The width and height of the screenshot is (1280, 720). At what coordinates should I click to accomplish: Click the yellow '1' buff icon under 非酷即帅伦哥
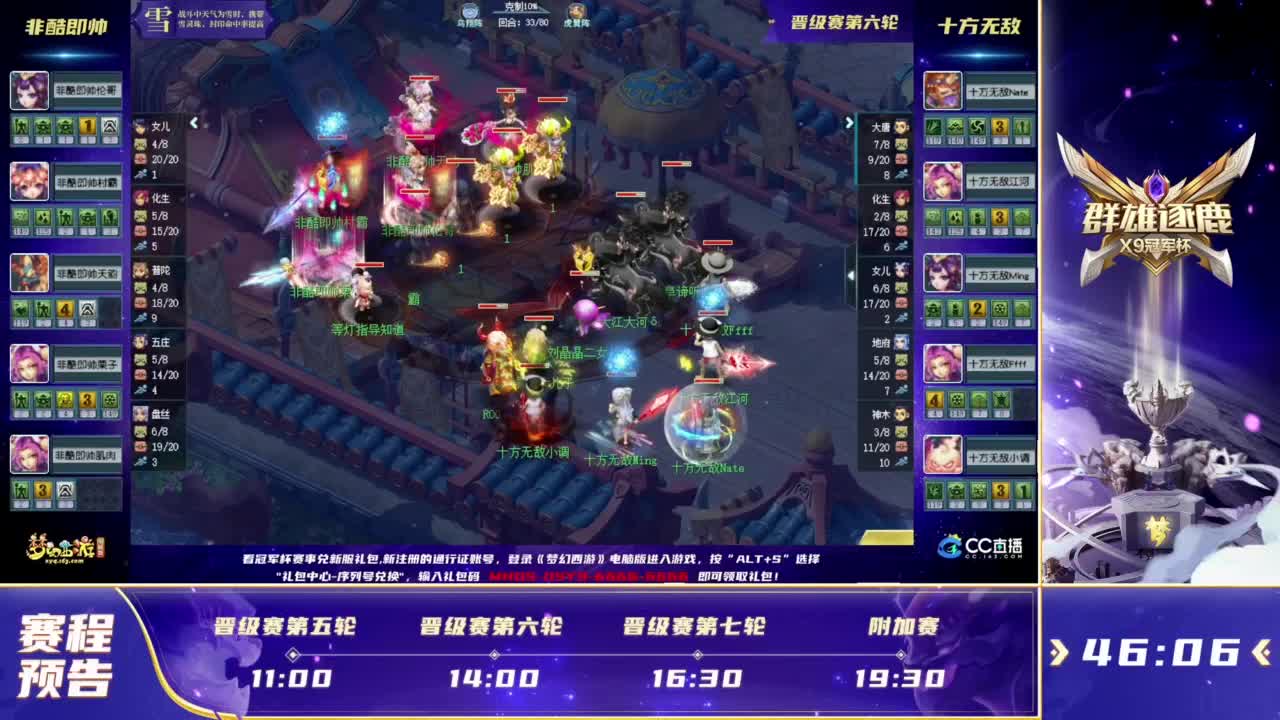pyautogui.click(x=86, y=126)
